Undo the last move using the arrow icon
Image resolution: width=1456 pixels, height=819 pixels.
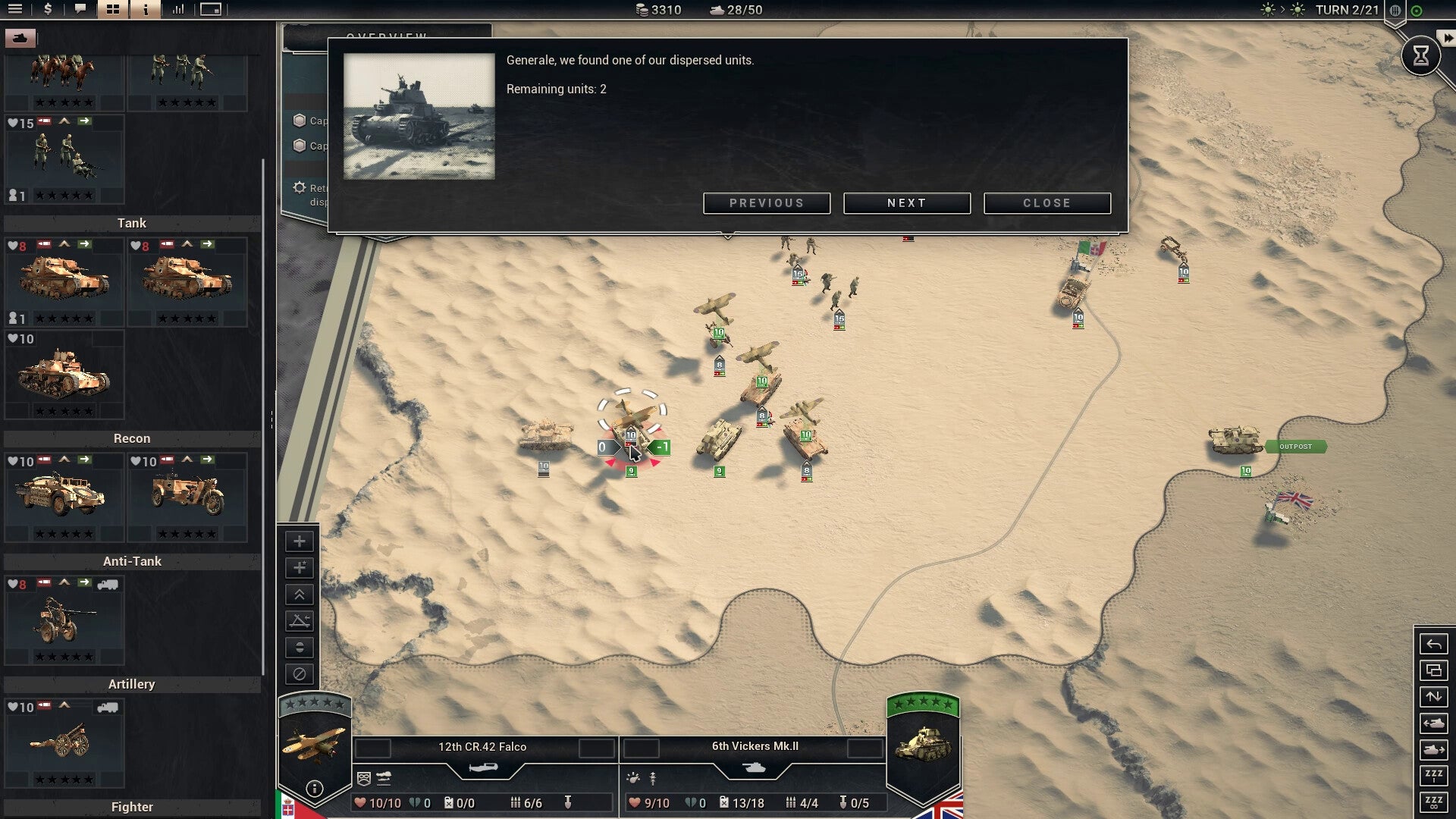[1434, 644]
